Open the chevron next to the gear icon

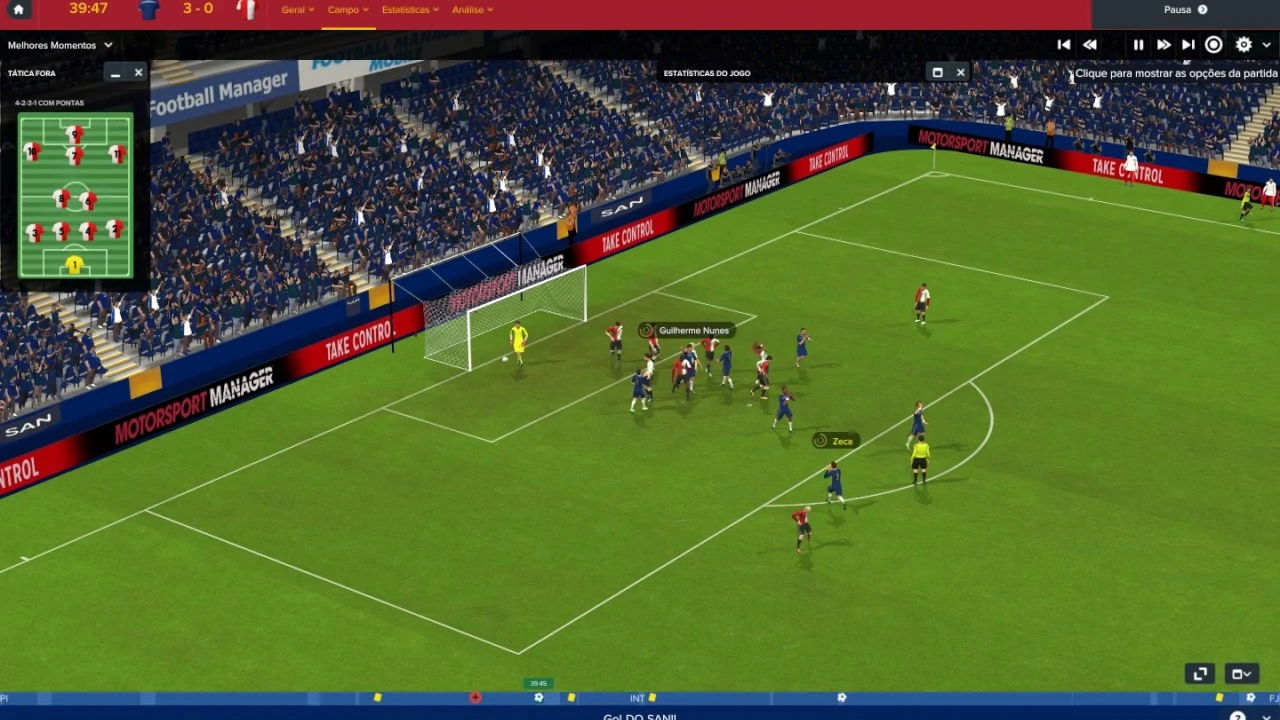[x=1267, y=44]
